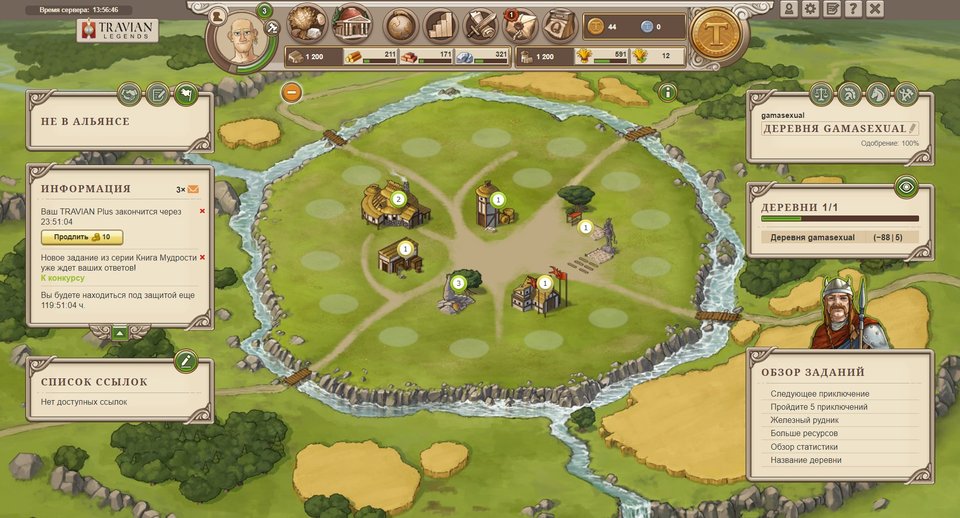Select 'Деревня gamasexual' in the villages list

pyautogui.click(x=813, y=237)
